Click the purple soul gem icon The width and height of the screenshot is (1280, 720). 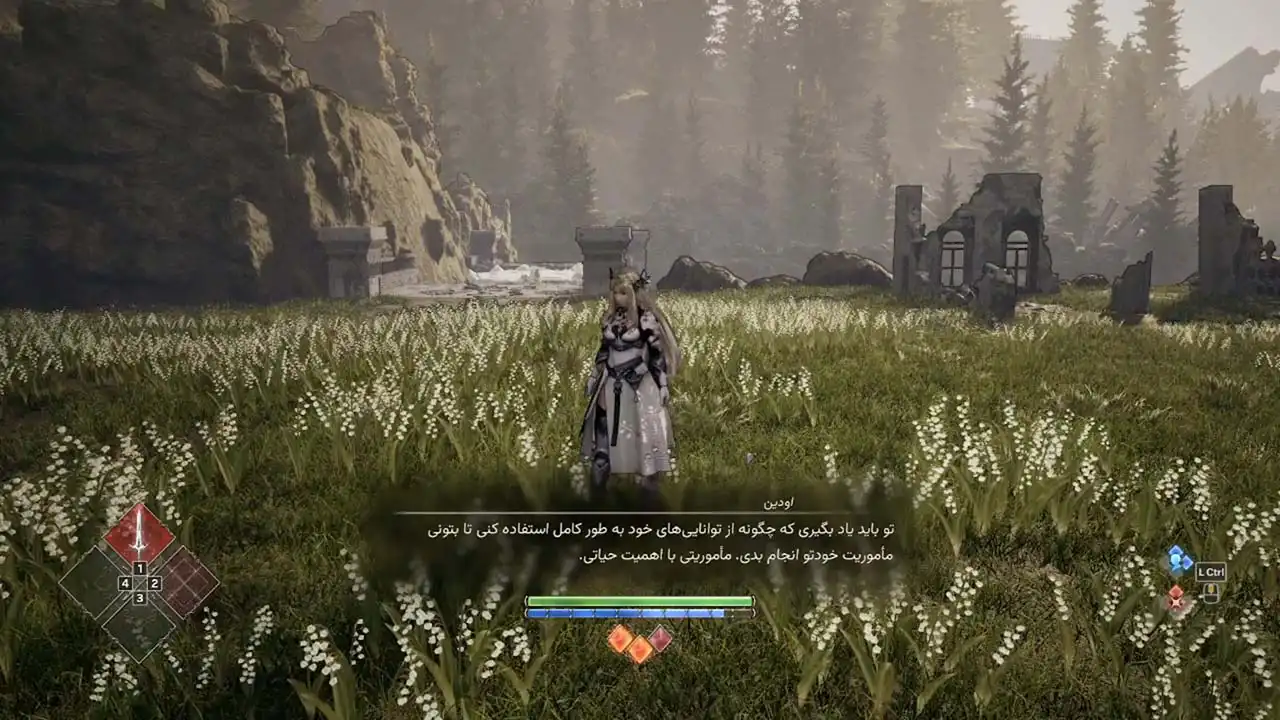660,638
